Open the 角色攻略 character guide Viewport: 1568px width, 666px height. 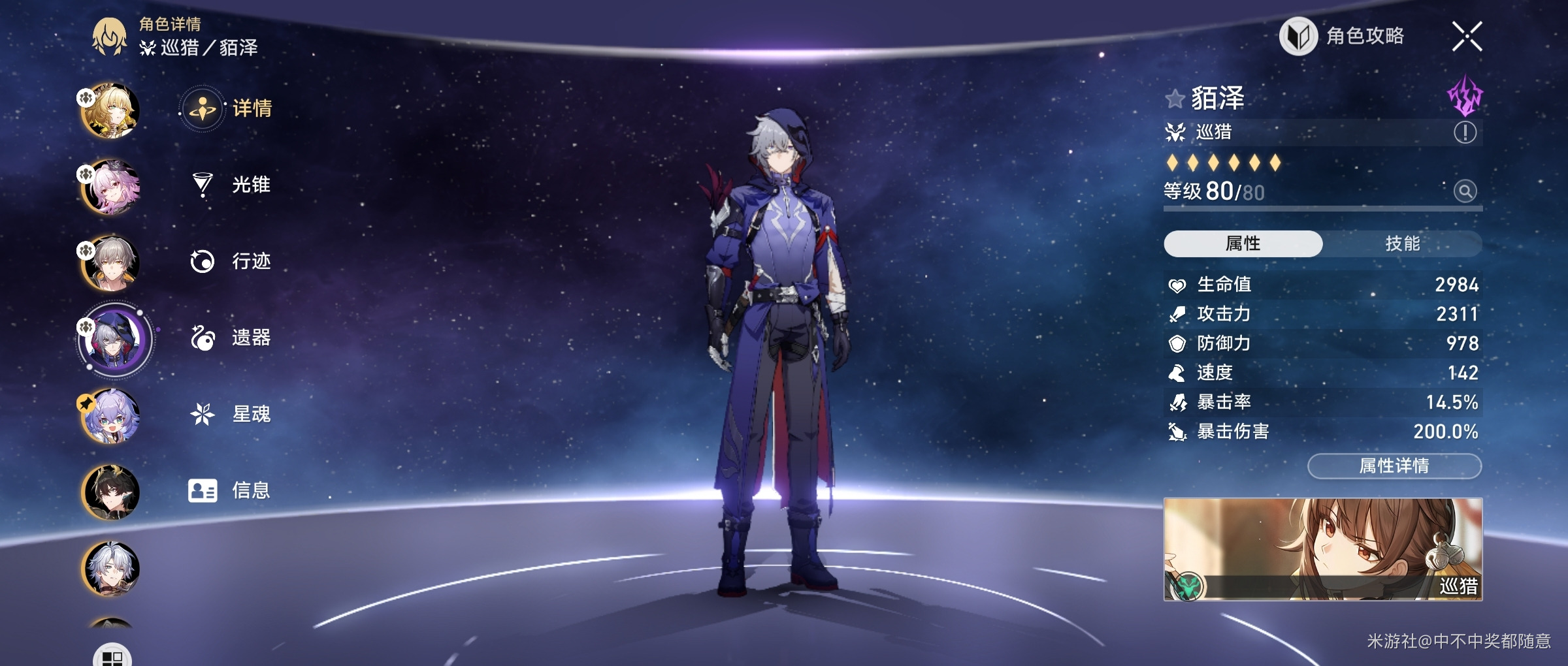[1342, 37]
